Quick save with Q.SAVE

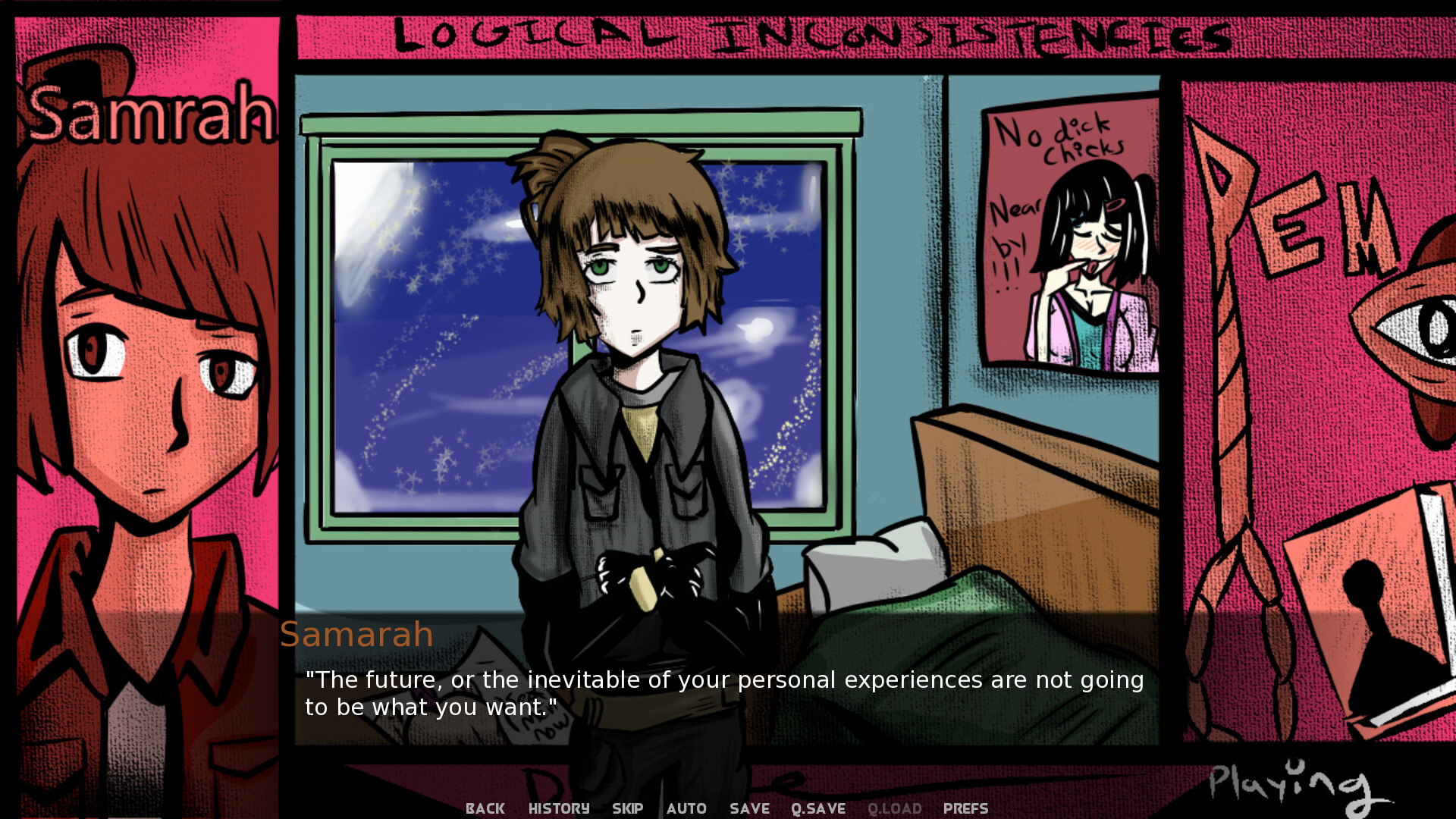pos(817,808)
